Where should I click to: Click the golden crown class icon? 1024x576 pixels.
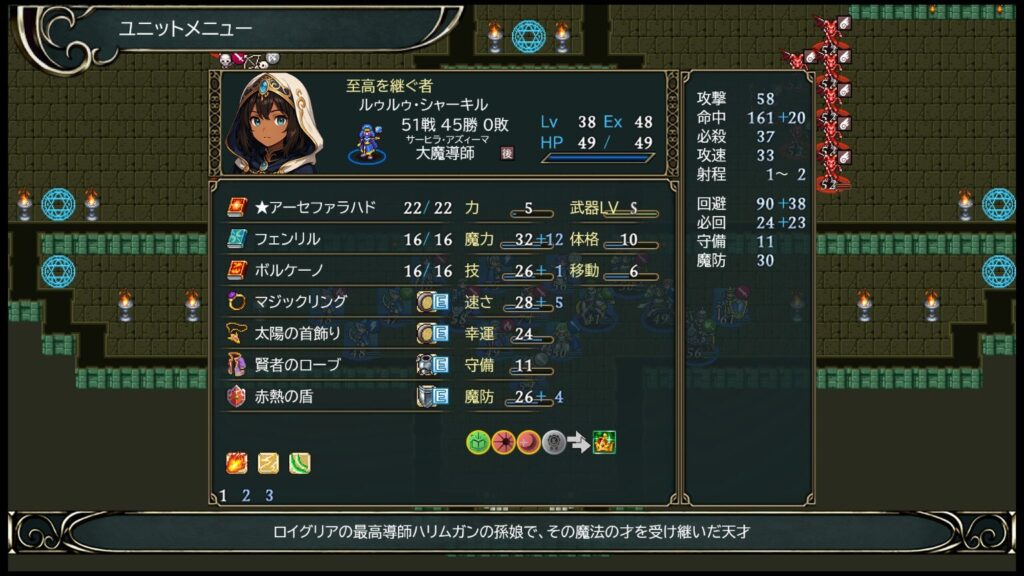tap(605, 442)
